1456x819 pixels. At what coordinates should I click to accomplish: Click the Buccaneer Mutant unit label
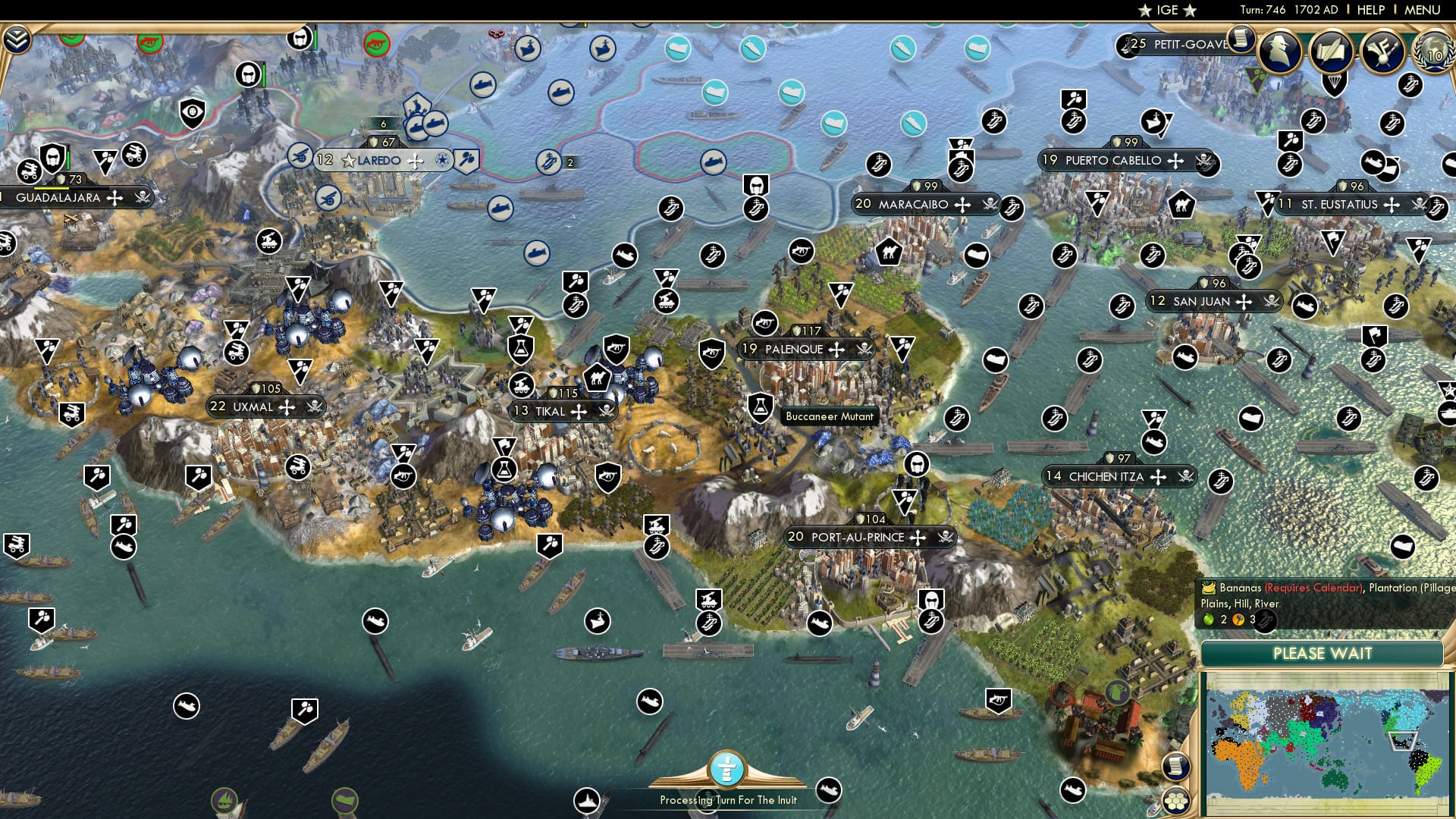tap(830, 417)
